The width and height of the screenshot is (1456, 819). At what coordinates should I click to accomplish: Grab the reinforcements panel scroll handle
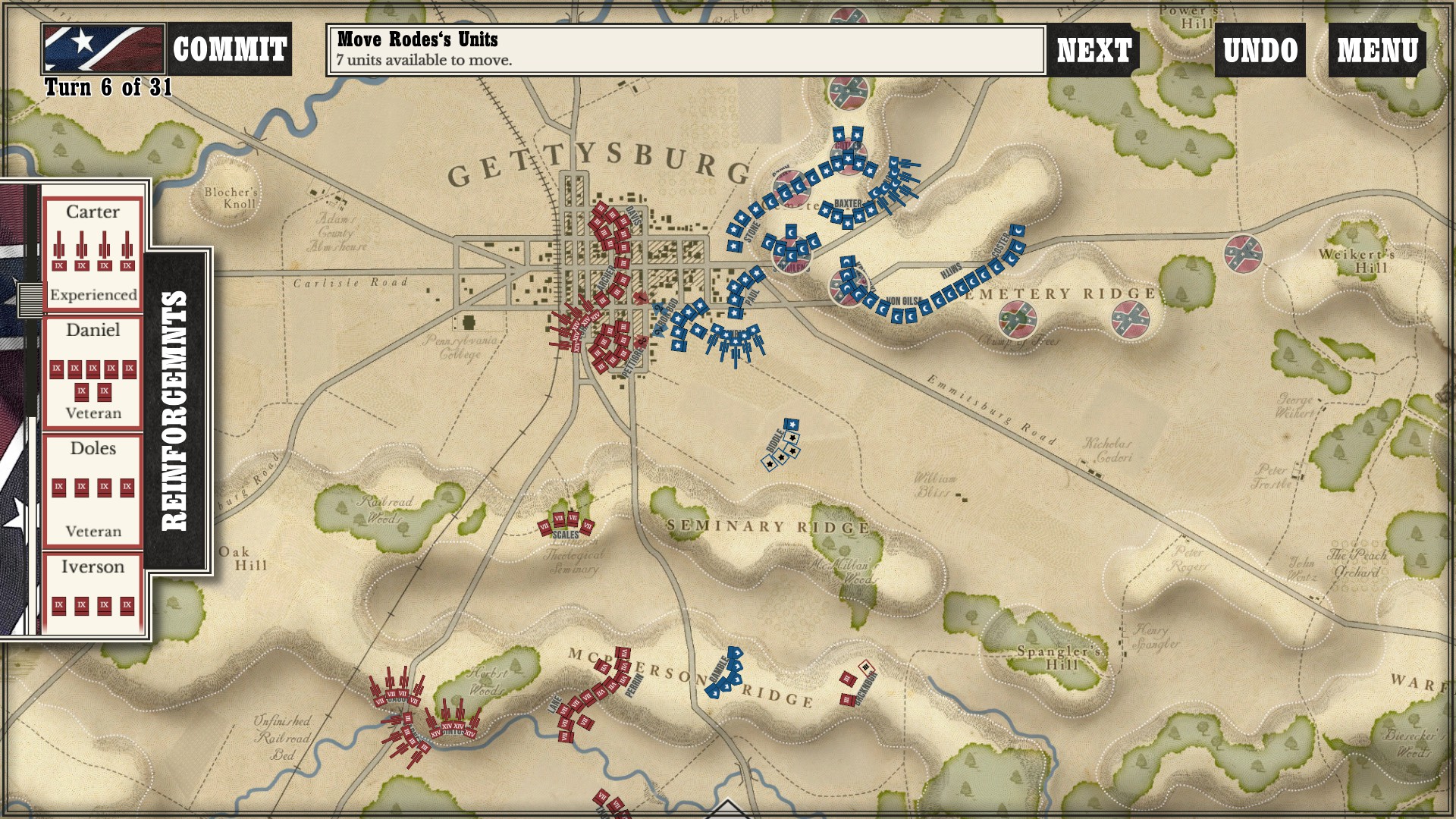coord(31,298)
